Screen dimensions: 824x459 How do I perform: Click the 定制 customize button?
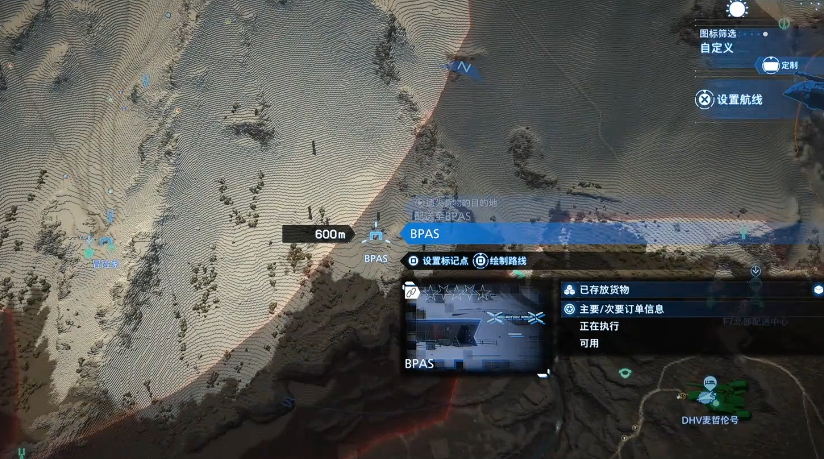coord(781,65)
